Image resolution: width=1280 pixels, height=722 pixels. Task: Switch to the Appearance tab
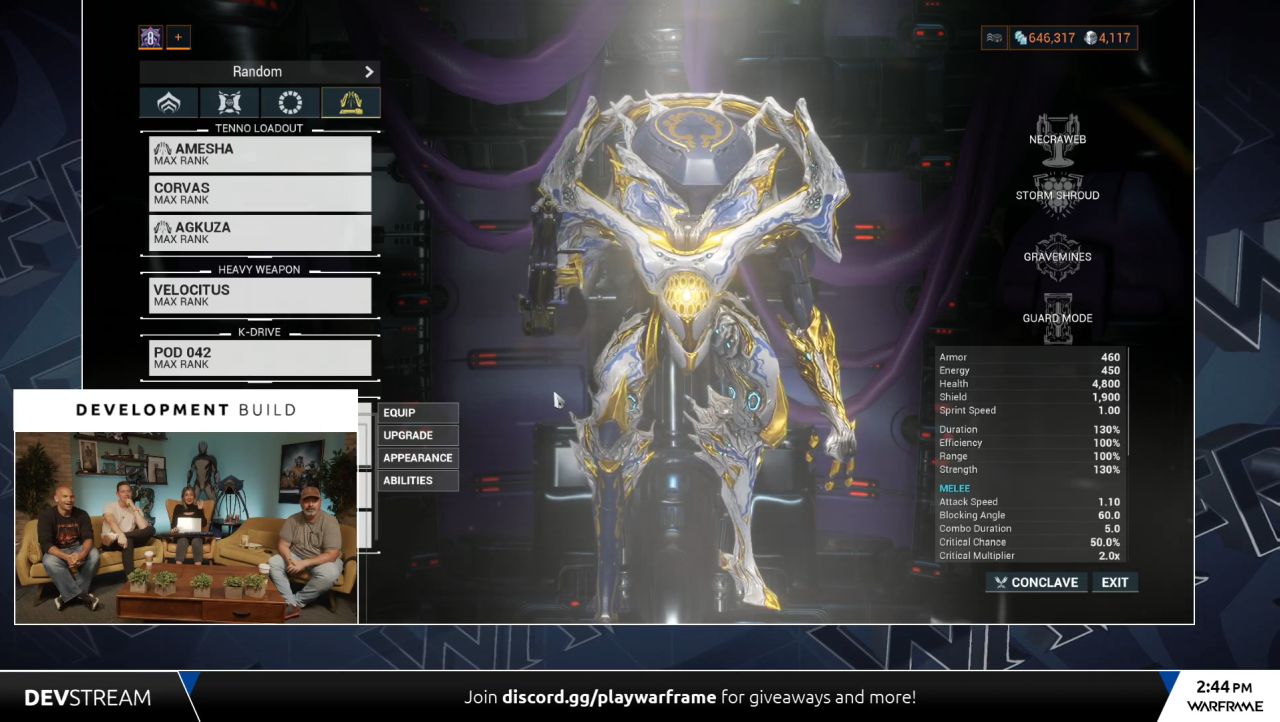click(x=418, y=458)
